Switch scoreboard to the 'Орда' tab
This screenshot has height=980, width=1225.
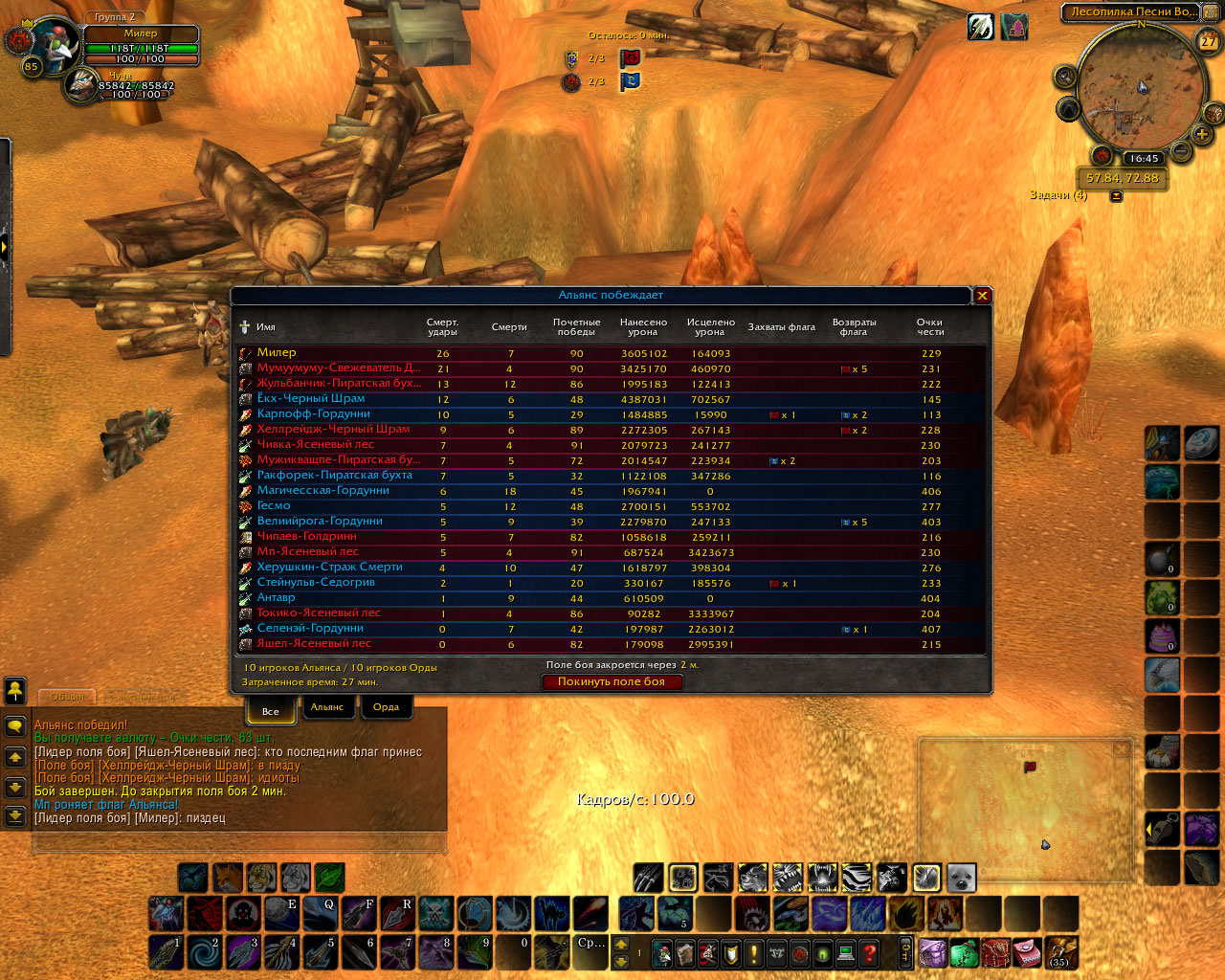387,707
